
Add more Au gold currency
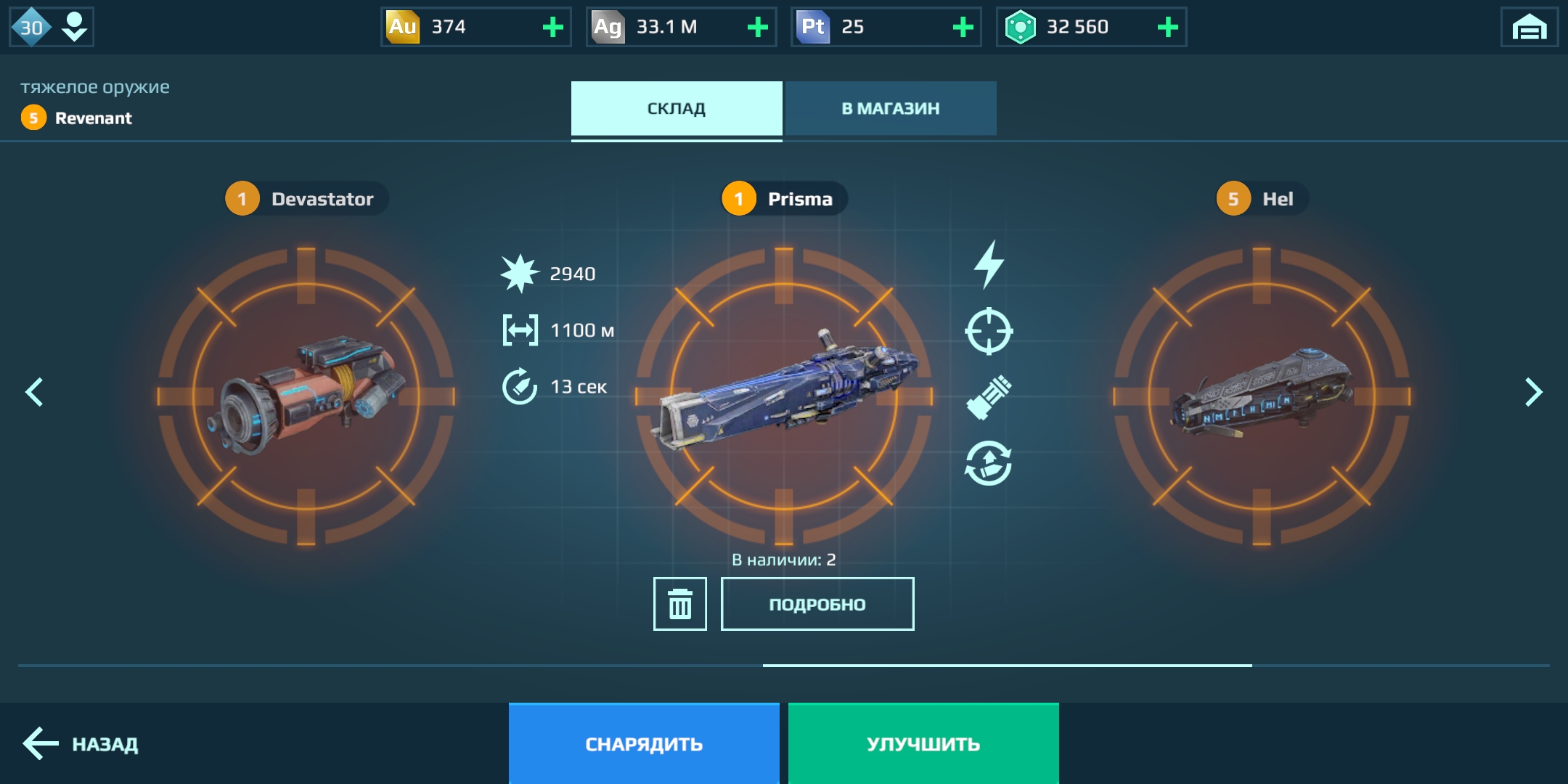click(x=552, y=28)
